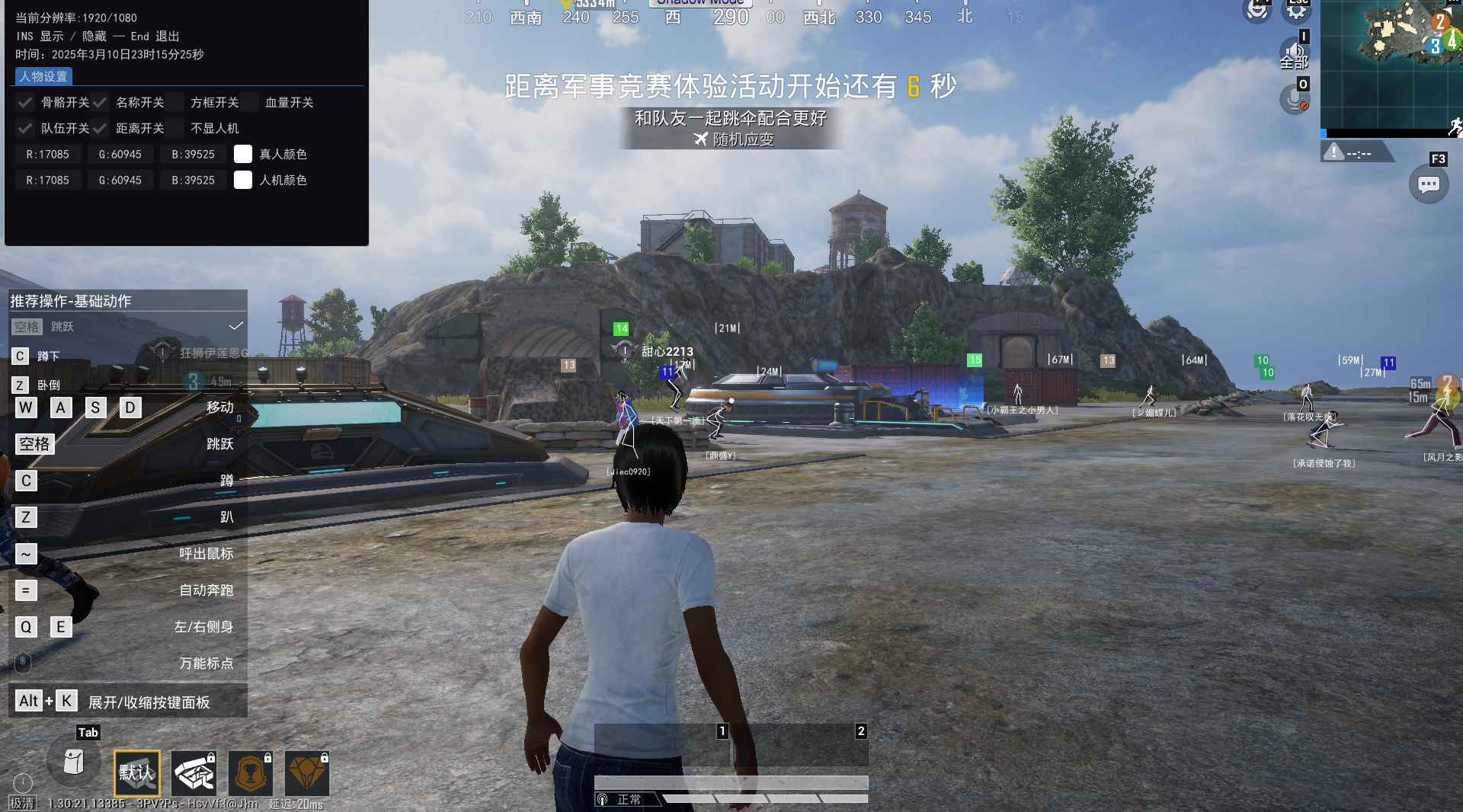This screenshot has width=1463, height=812.
Task: Select the 默认 loadout crate icon
Action: [x=137, y=772]
